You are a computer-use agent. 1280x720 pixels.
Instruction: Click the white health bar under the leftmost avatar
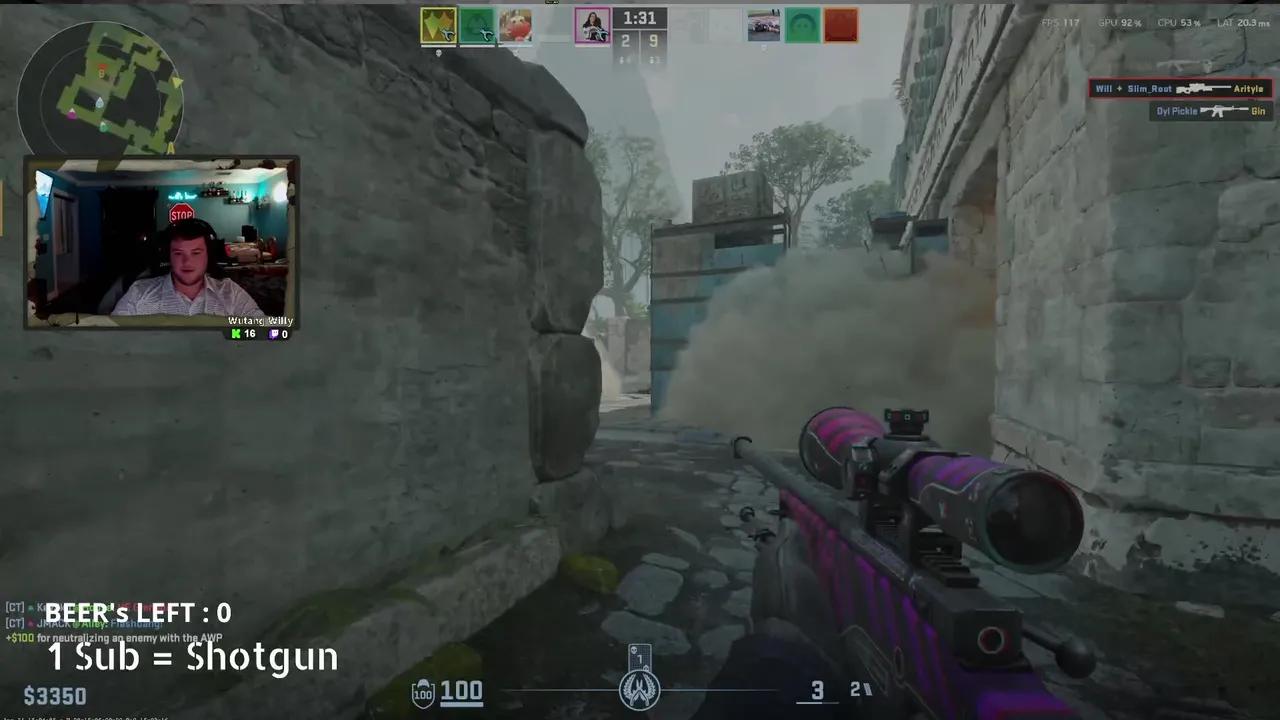pyautogui.click(x=438, y=46)
